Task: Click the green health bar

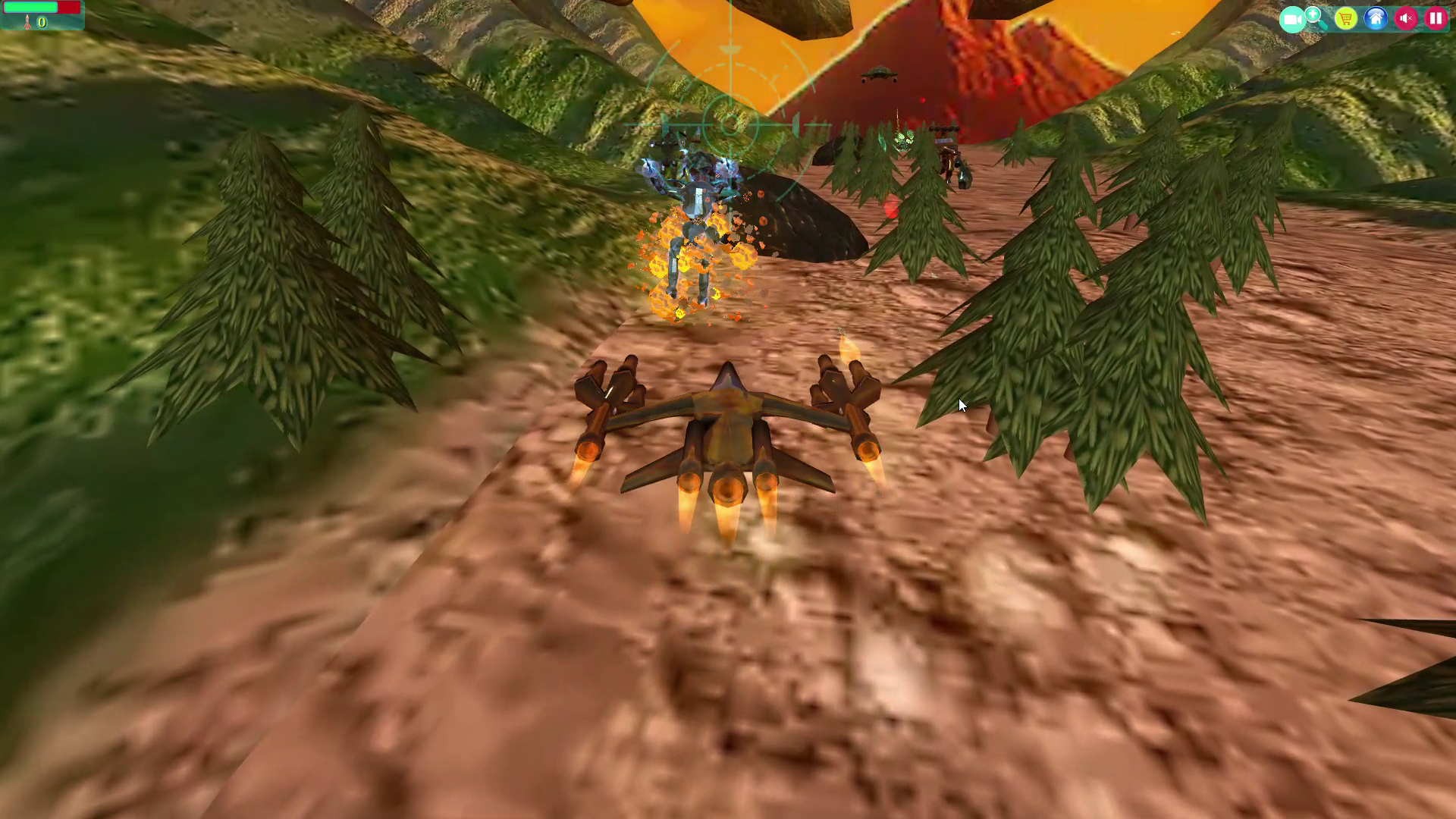Action: click(x=30, y=8)
